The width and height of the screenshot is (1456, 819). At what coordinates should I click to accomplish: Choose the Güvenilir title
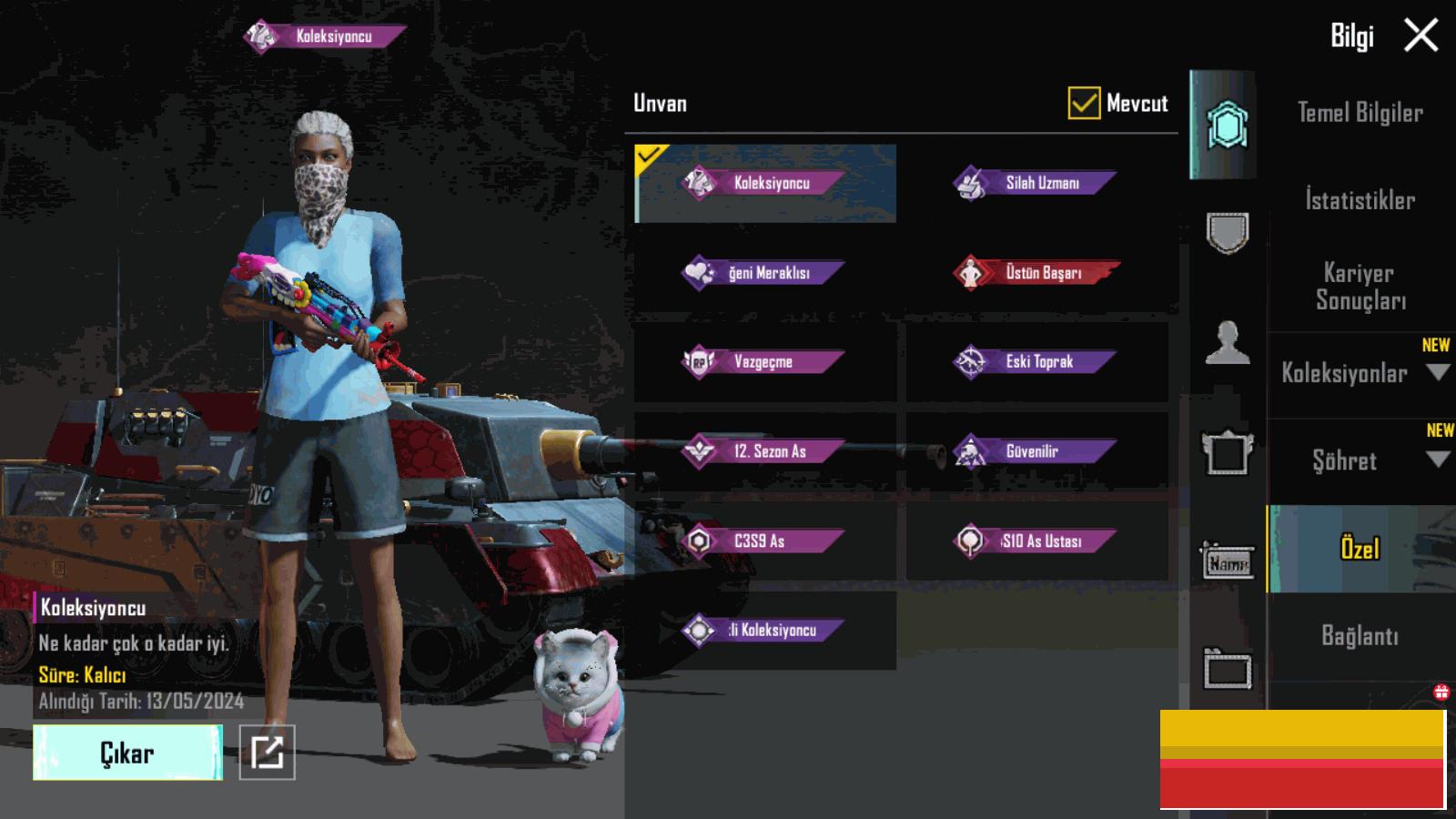pyautogui.click(x=1036, y=450)
